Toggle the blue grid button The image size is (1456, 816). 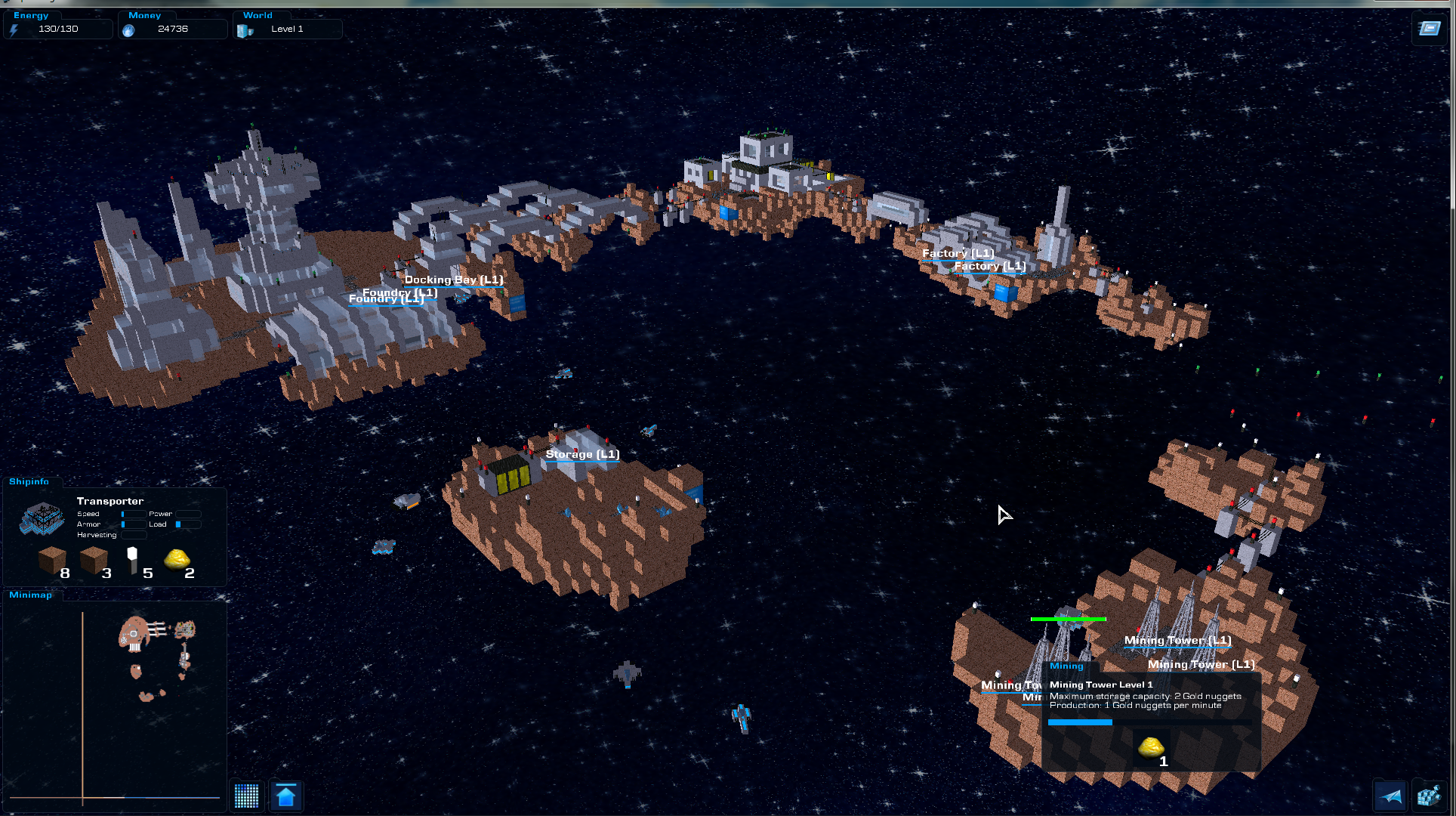pyautogui.click(x=247, y=796)
